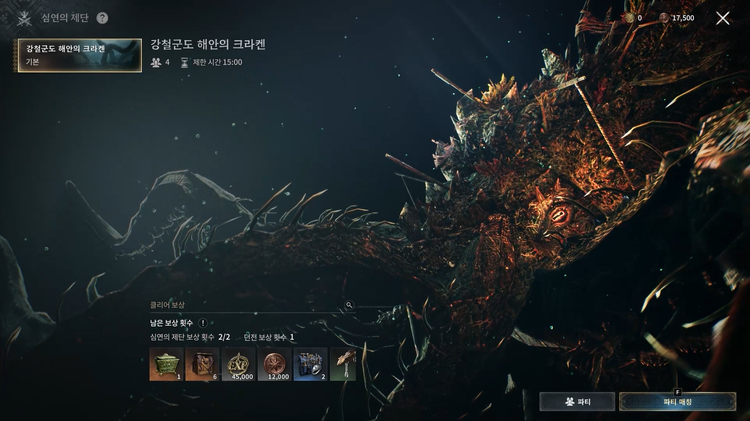This screenshot has height=421, width=750.
Task: Select the 강철군도 해안의 크라켄 dungeon entry
Action: point(79,55)
